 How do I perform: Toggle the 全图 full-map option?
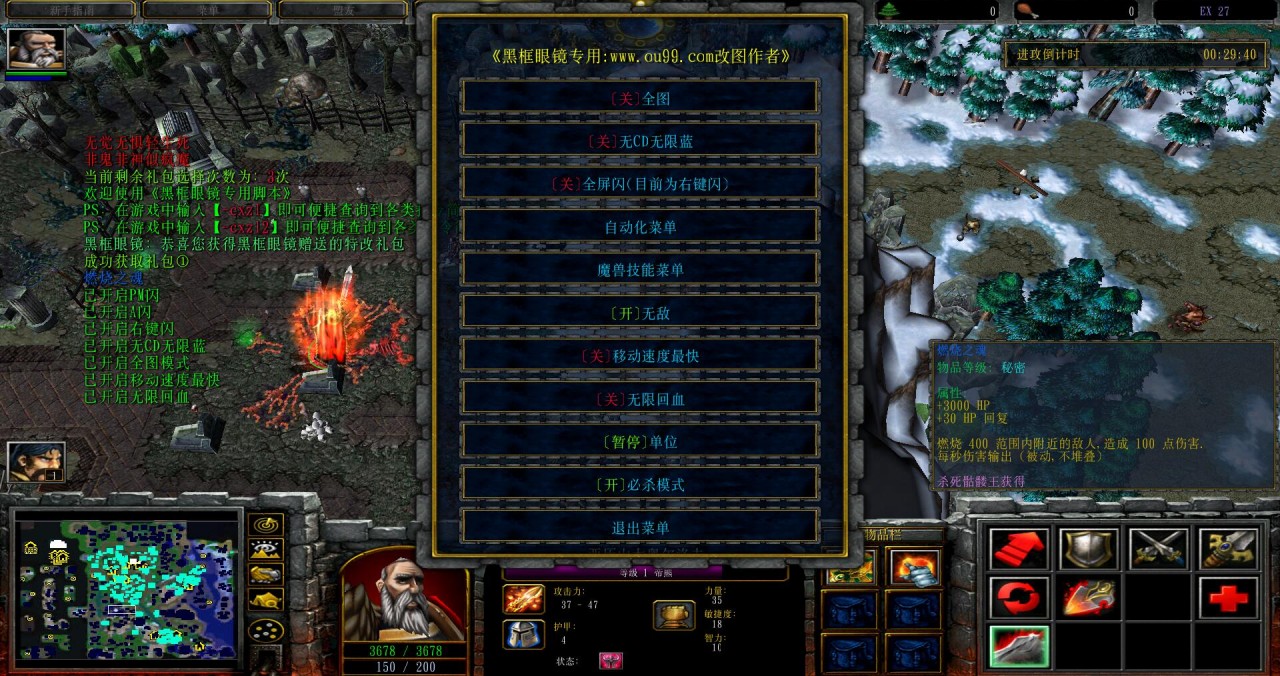[x=640, y=97]
